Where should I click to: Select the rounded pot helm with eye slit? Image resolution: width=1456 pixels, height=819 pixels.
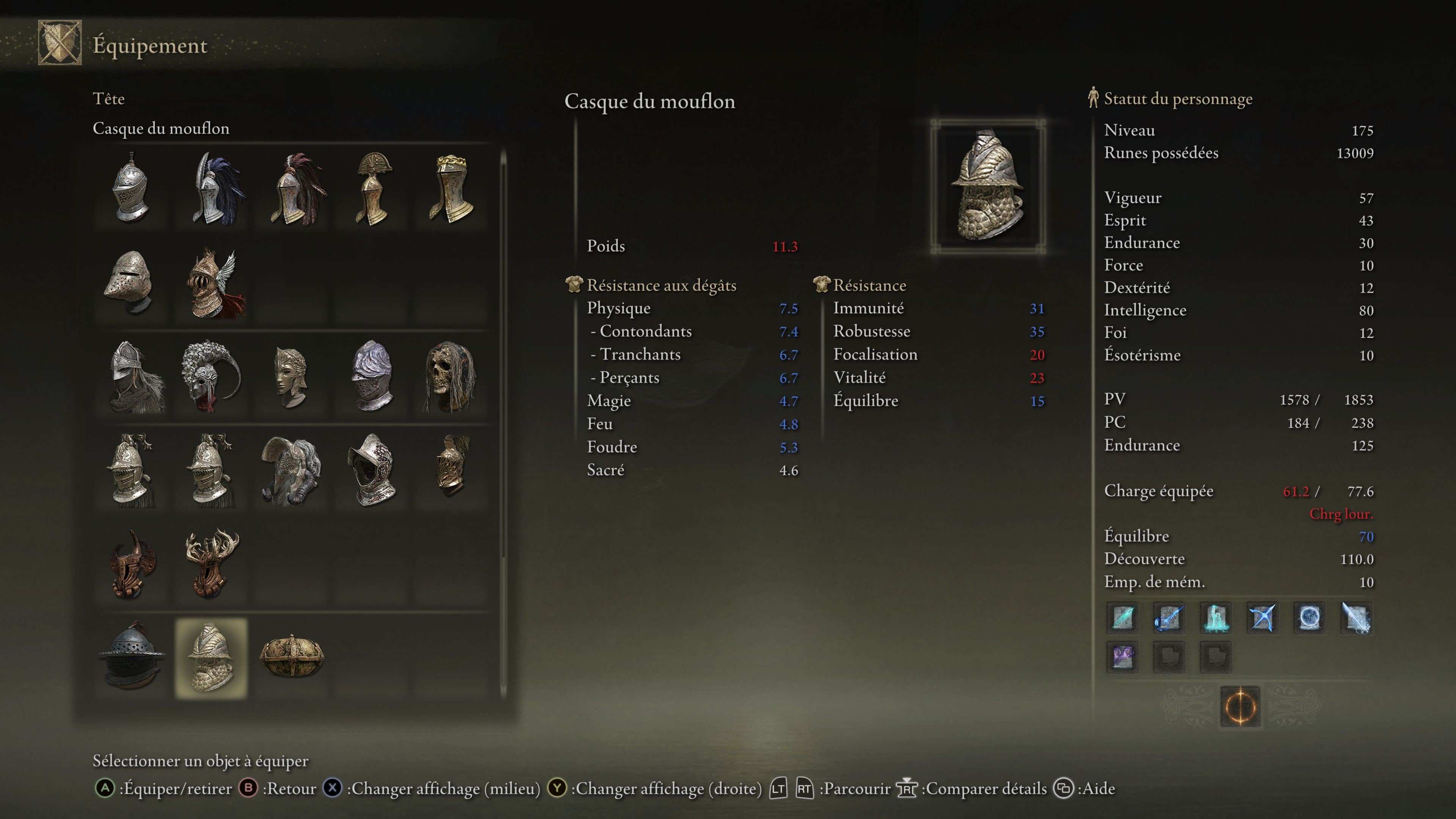point(130,282)
